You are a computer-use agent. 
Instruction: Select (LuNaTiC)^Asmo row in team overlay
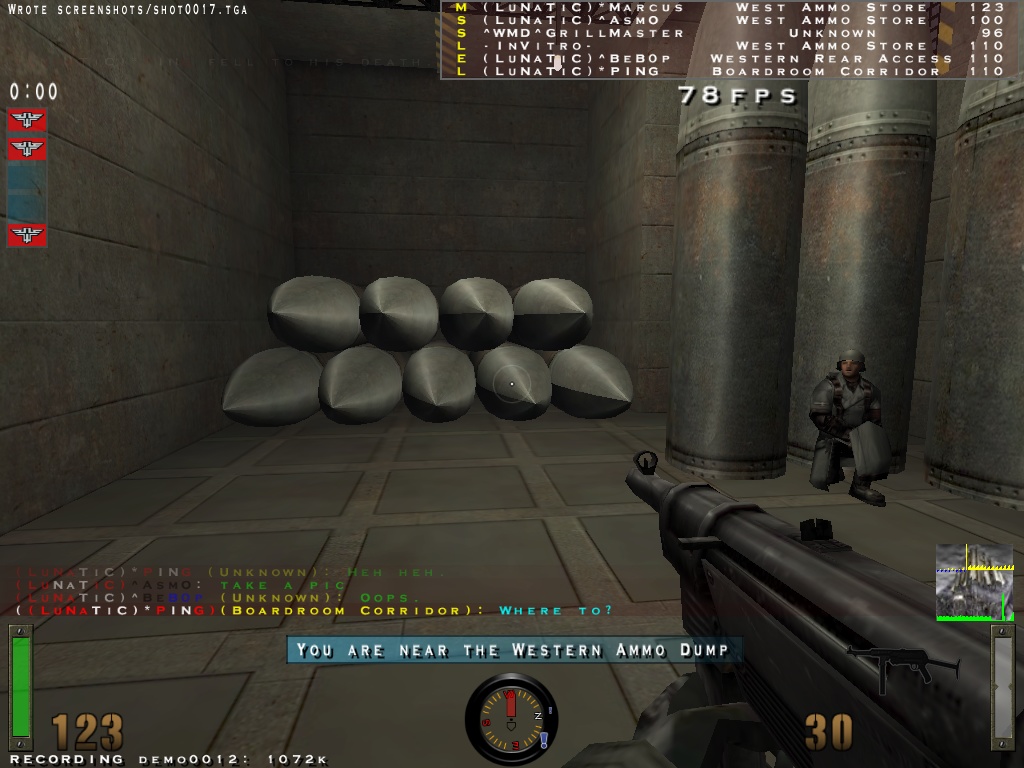[728, 20]
